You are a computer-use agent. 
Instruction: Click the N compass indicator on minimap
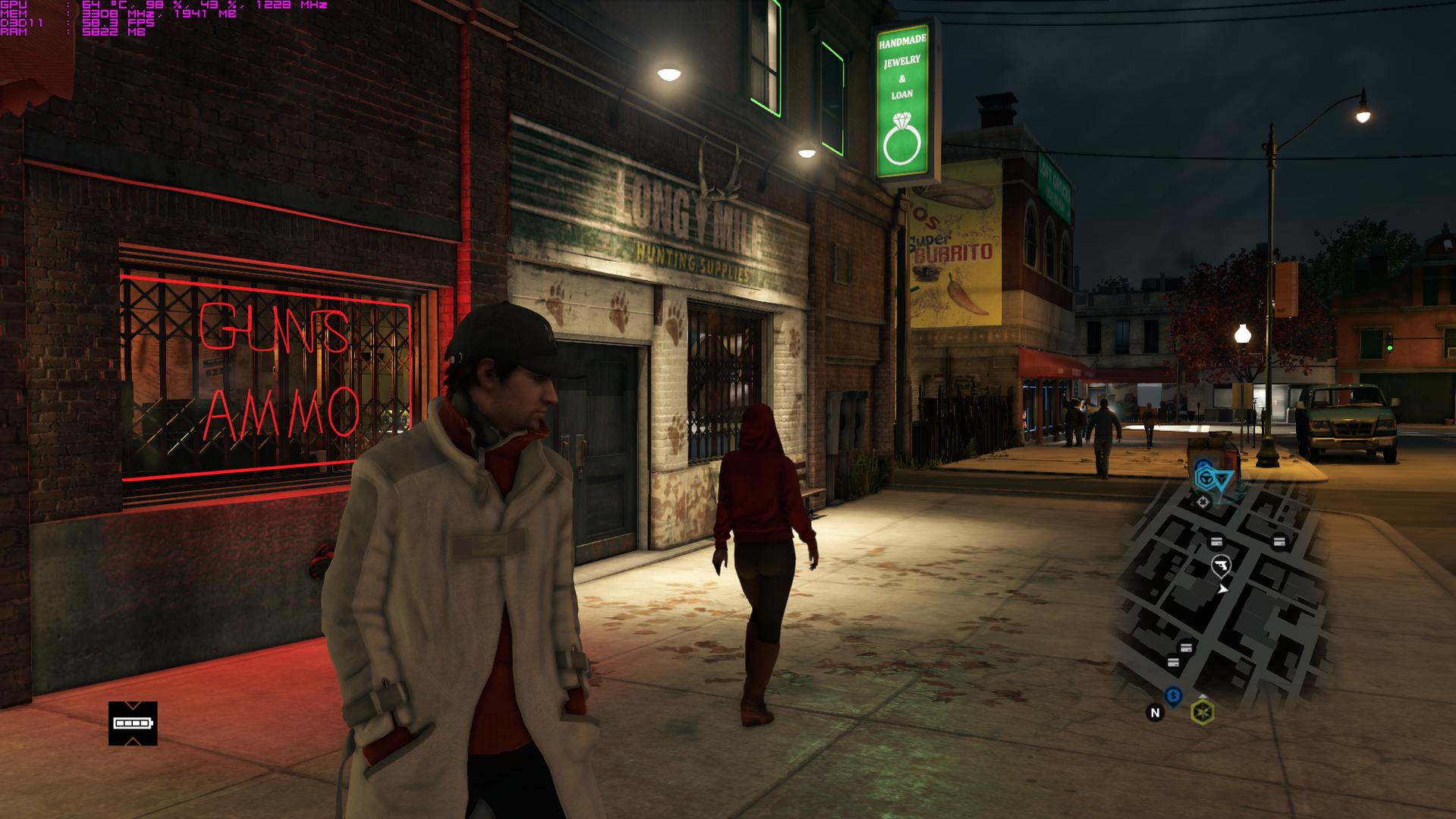[x=1155, y=712]
